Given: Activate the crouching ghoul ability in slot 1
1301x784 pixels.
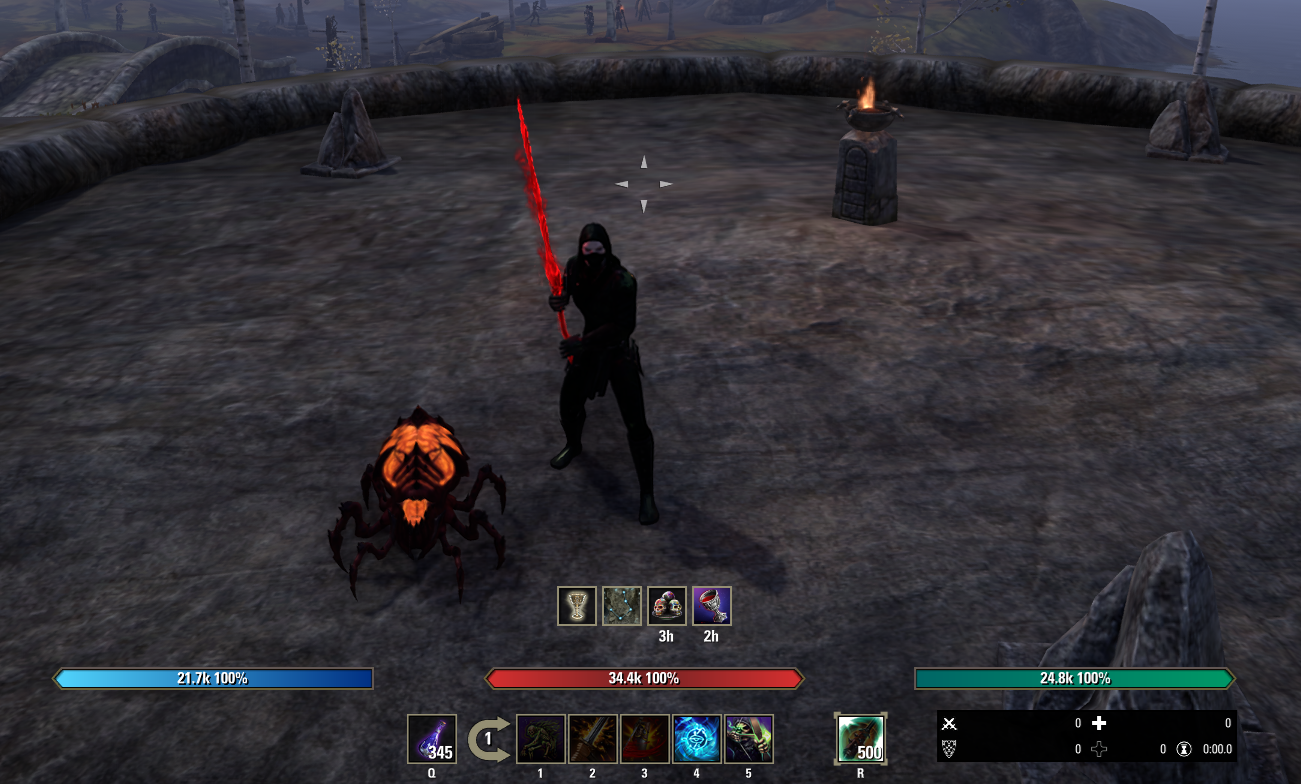Looking at the screenshot, I should tap(541, 739).
